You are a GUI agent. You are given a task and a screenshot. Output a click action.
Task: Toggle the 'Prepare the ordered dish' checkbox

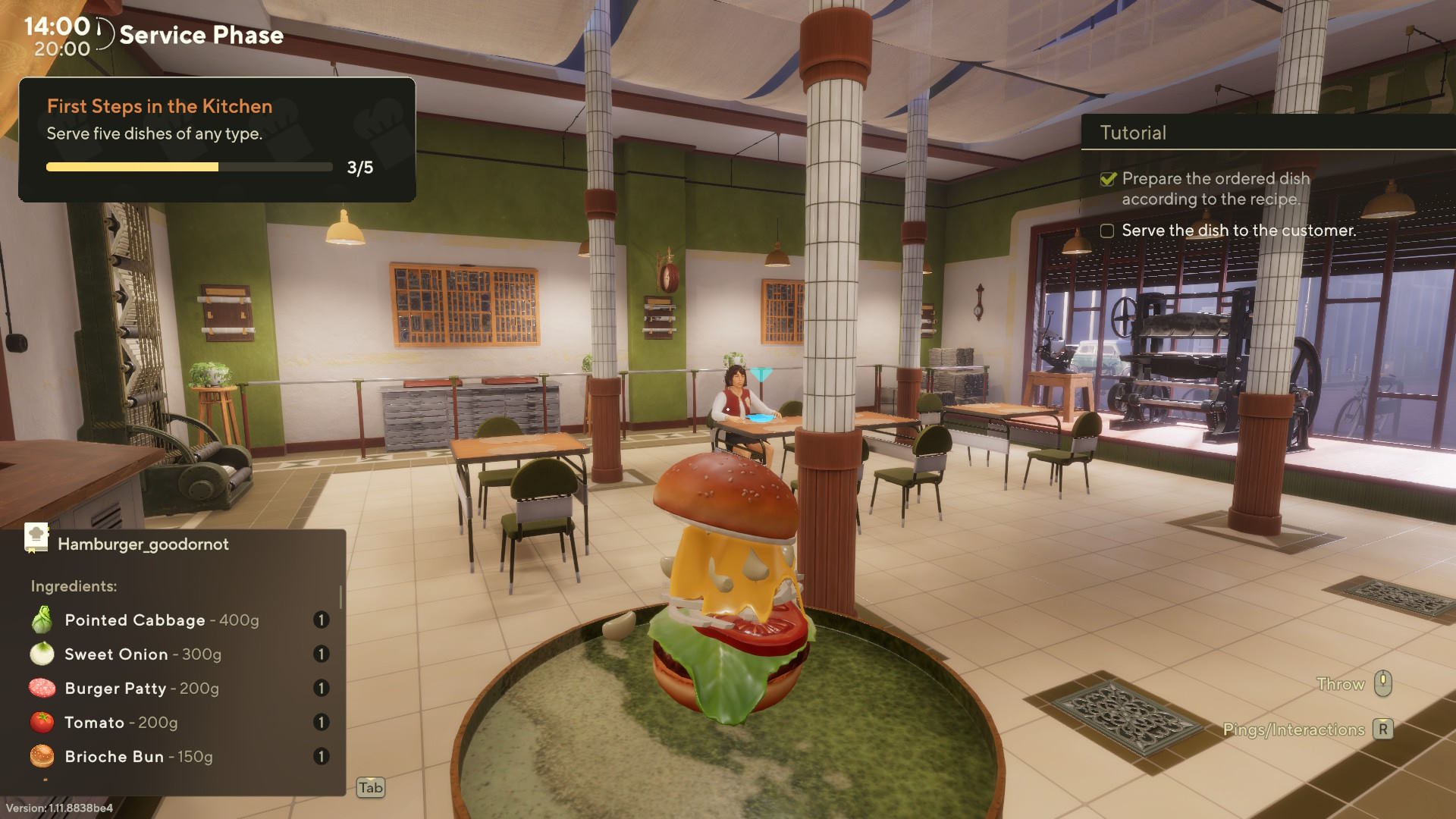(1108, 179)
